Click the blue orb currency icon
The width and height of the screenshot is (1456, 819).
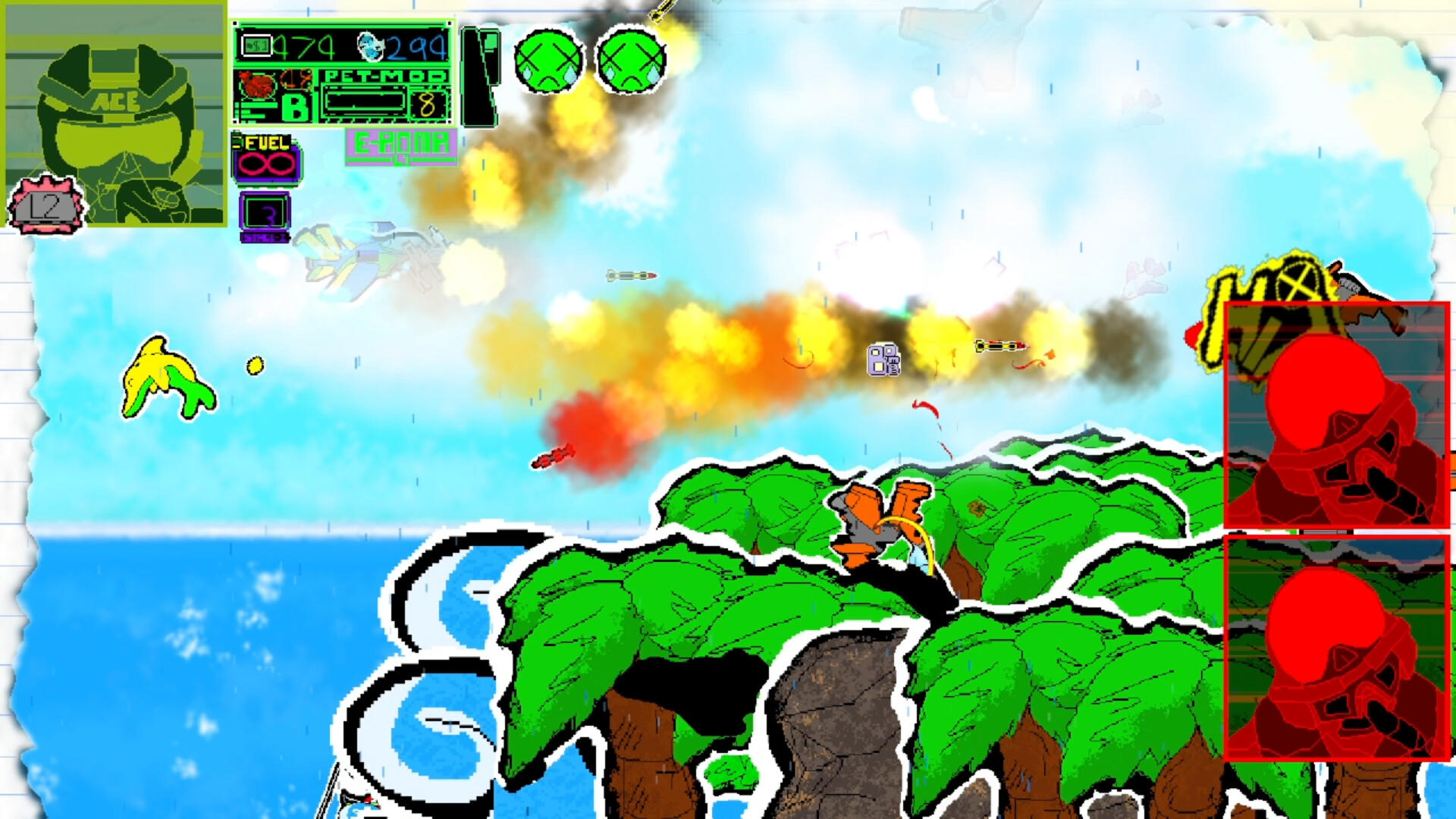point(371,45)
